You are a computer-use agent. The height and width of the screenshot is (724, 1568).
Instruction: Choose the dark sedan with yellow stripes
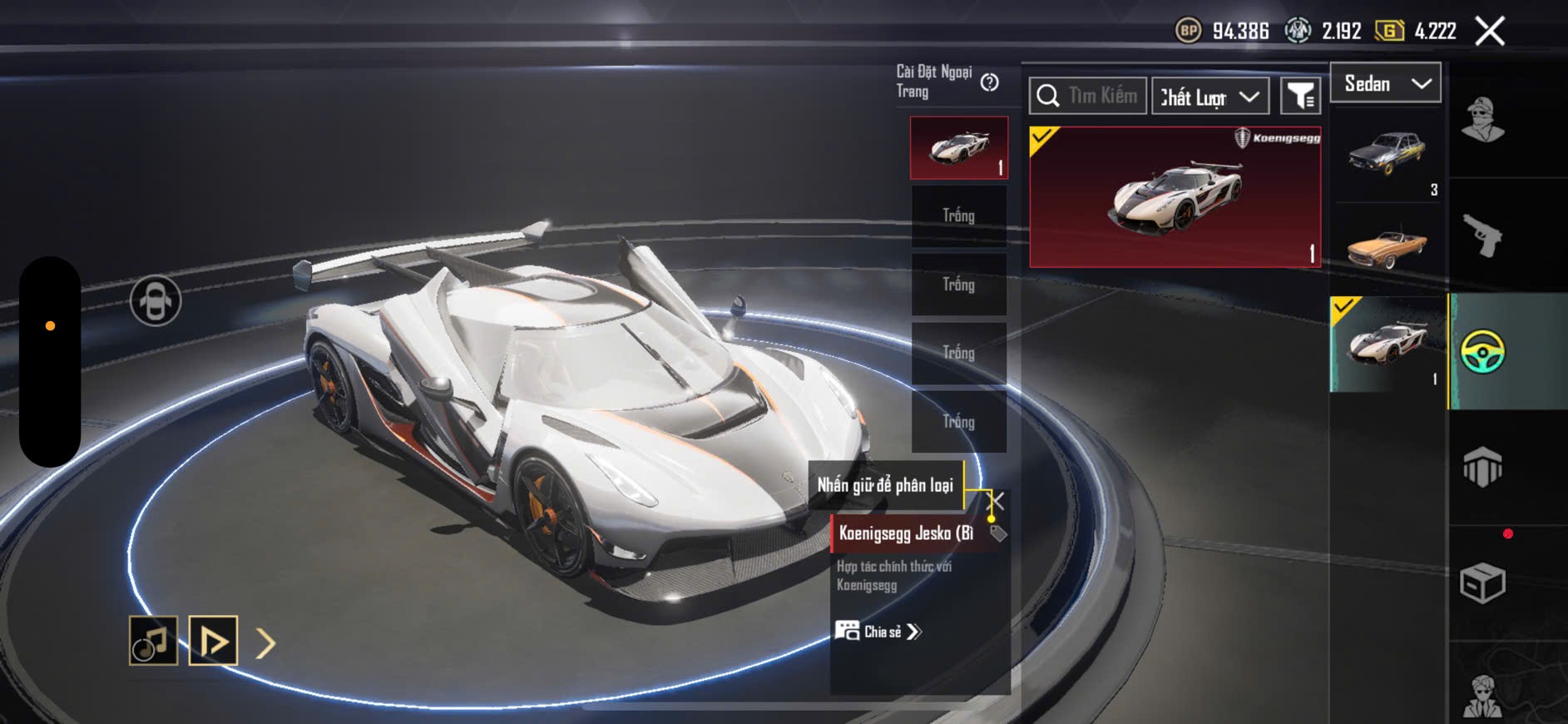(x=1387, y=153)
